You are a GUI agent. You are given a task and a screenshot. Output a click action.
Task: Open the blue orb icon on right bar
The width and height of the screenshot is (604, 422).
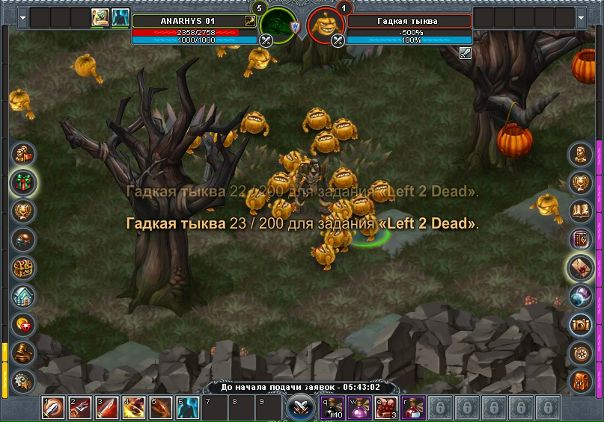coord(581,296)
